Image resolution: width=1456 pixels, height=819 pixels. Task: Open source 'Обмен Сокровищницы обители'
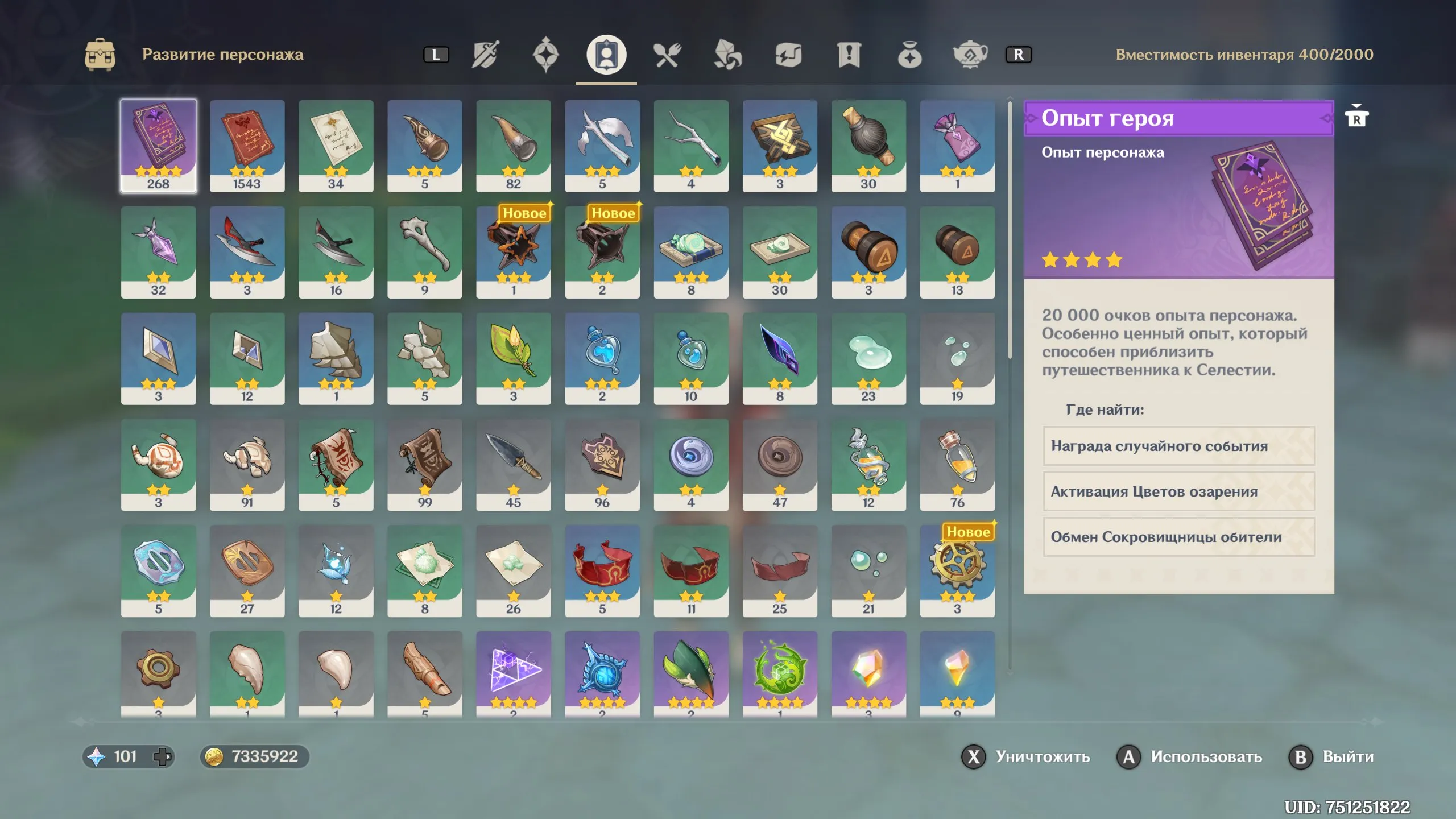pos(1178,537)
